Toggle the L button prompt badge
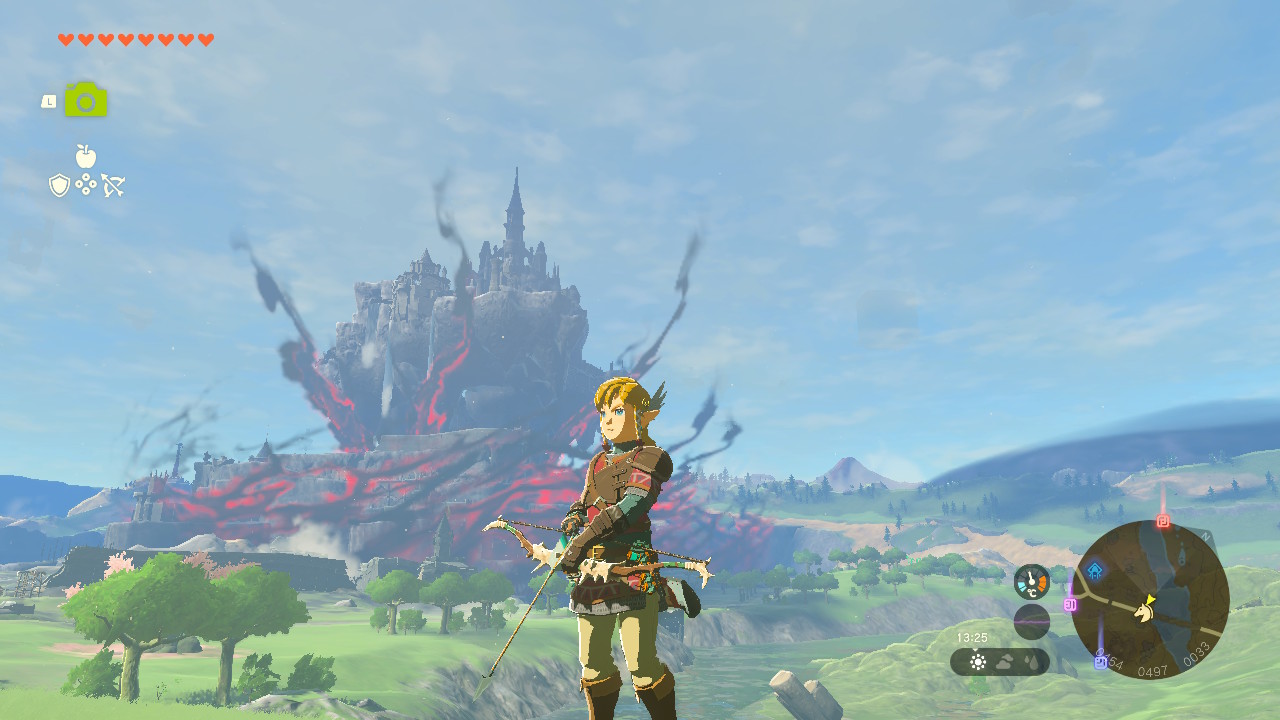This screenshot has width=1280, height=720. [x=48, y=101]
